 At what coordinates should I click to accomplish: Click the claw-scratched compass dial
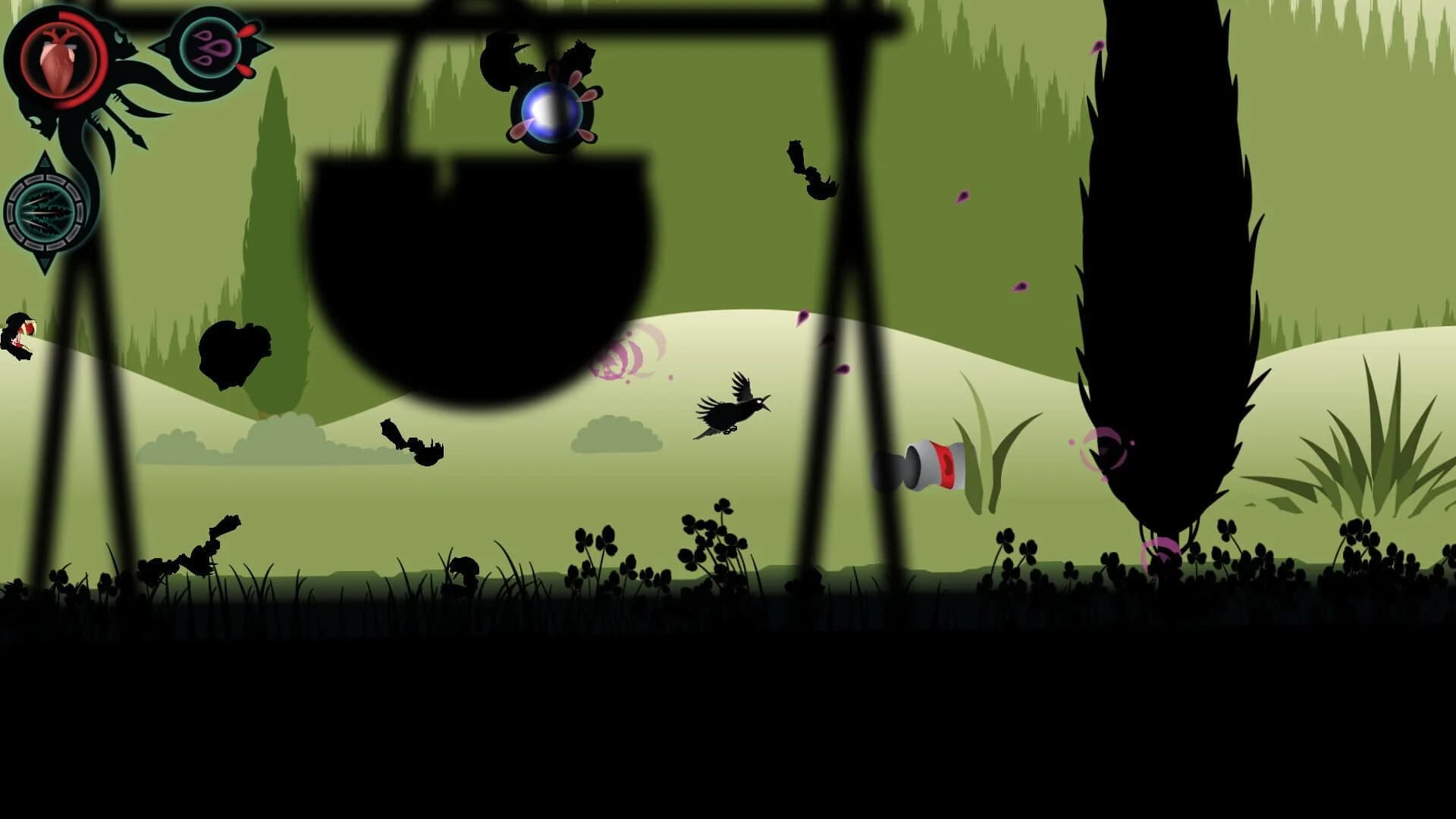tap(45, 211)
